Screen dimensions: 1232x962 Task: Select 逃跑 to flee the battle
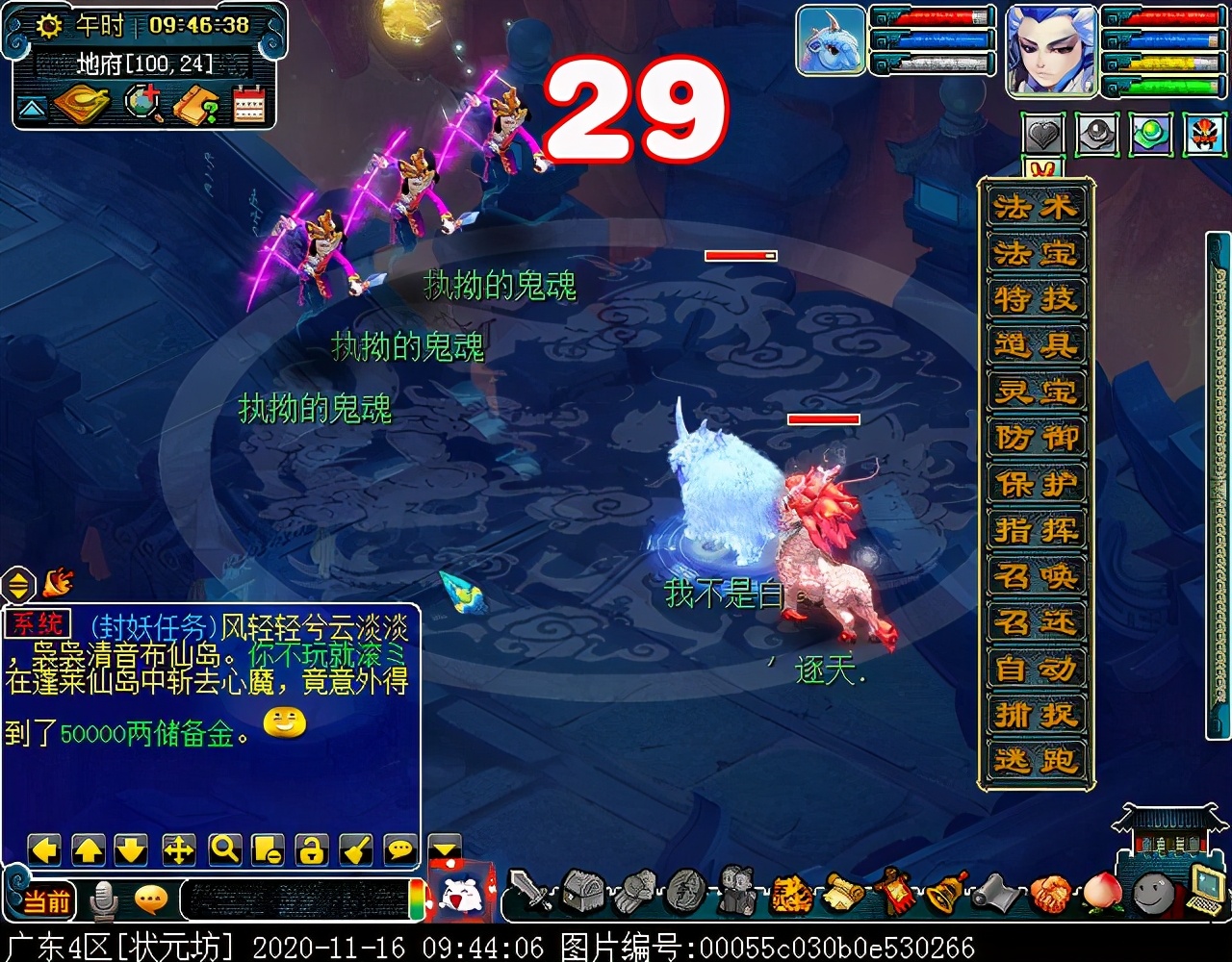(1036, 761)
